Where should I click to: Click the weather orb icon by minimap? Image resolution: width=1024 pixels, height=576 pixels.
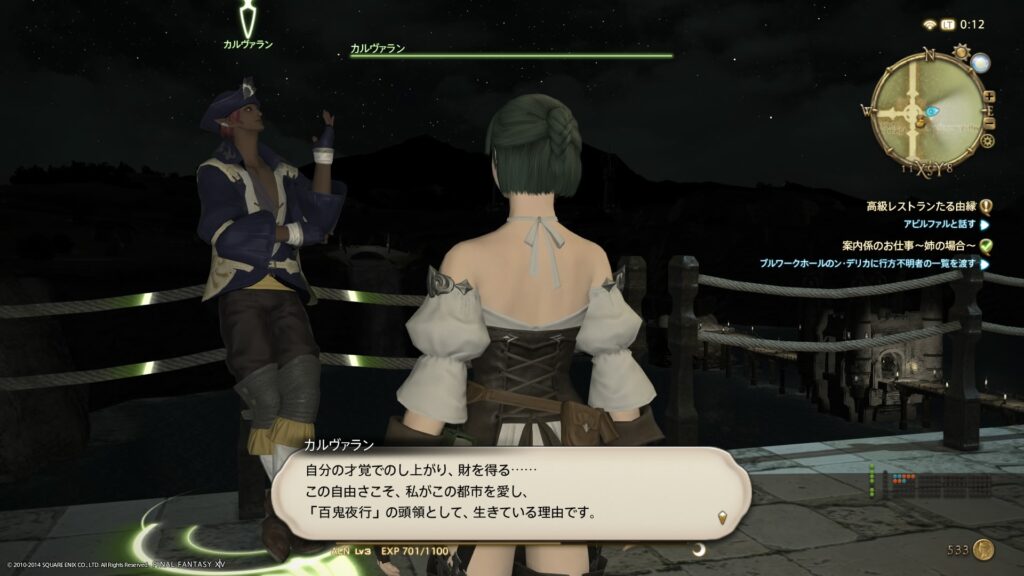coord(980,63)
